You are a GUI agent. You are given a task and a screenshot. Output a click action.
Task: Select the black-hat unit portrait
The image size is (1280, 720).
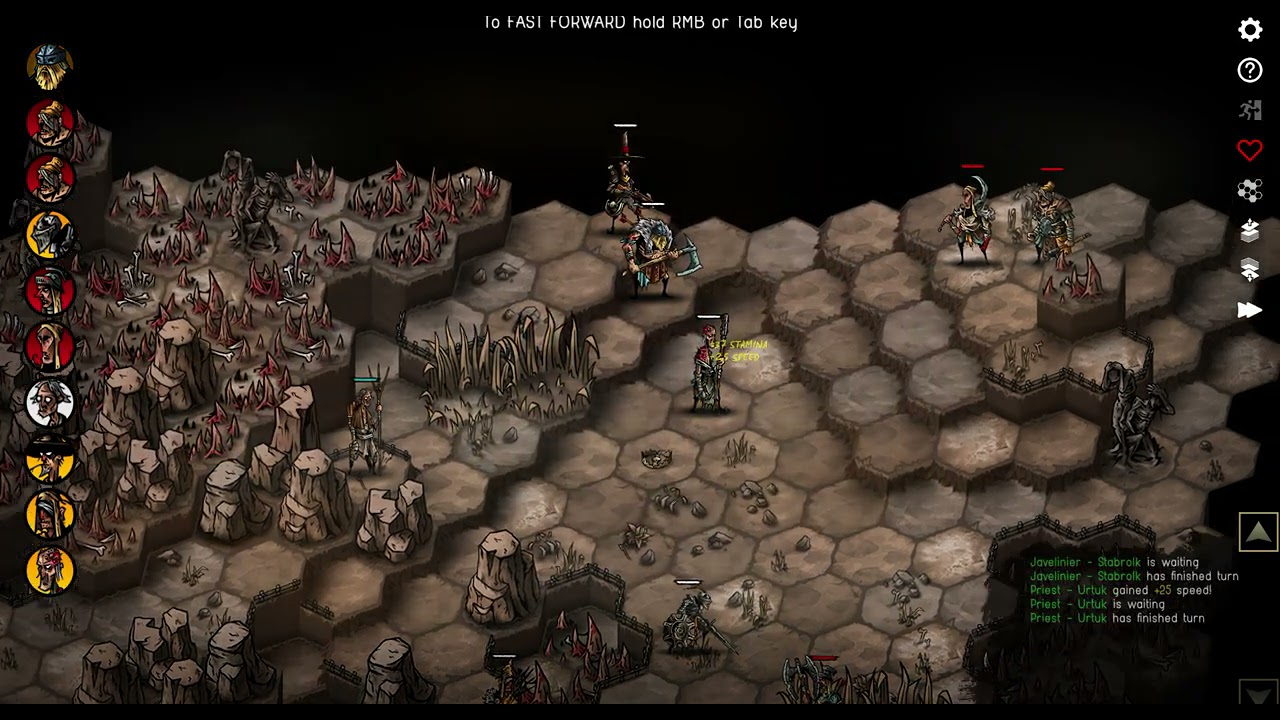50,459
